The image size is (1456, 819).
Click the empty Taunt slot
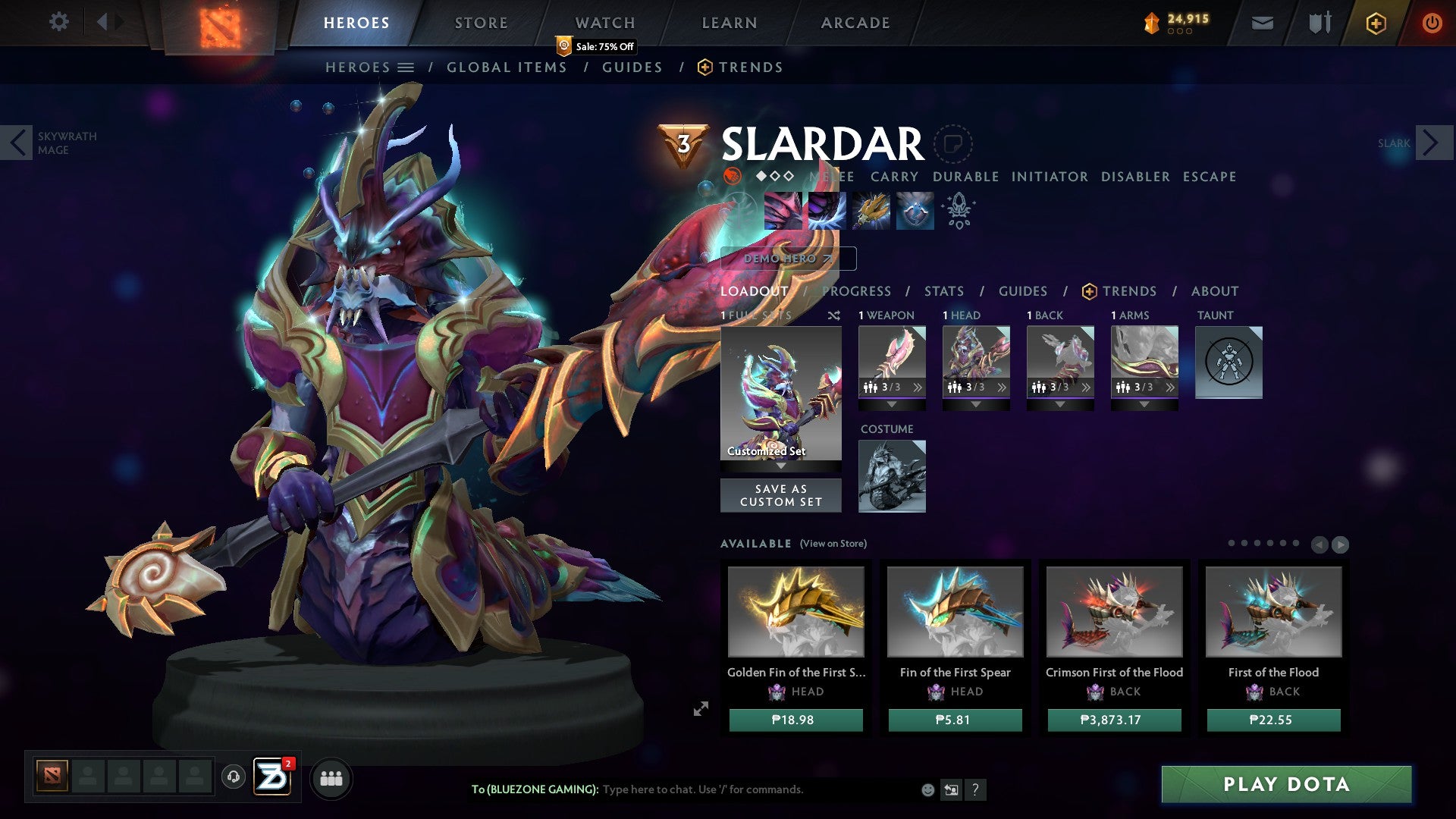click(x=1228, y=362)
